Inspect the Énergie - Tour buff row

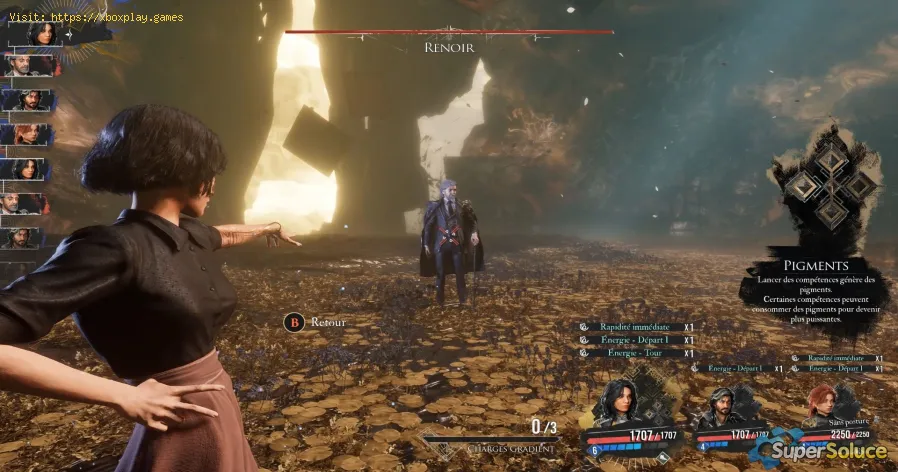click(634, 353)
